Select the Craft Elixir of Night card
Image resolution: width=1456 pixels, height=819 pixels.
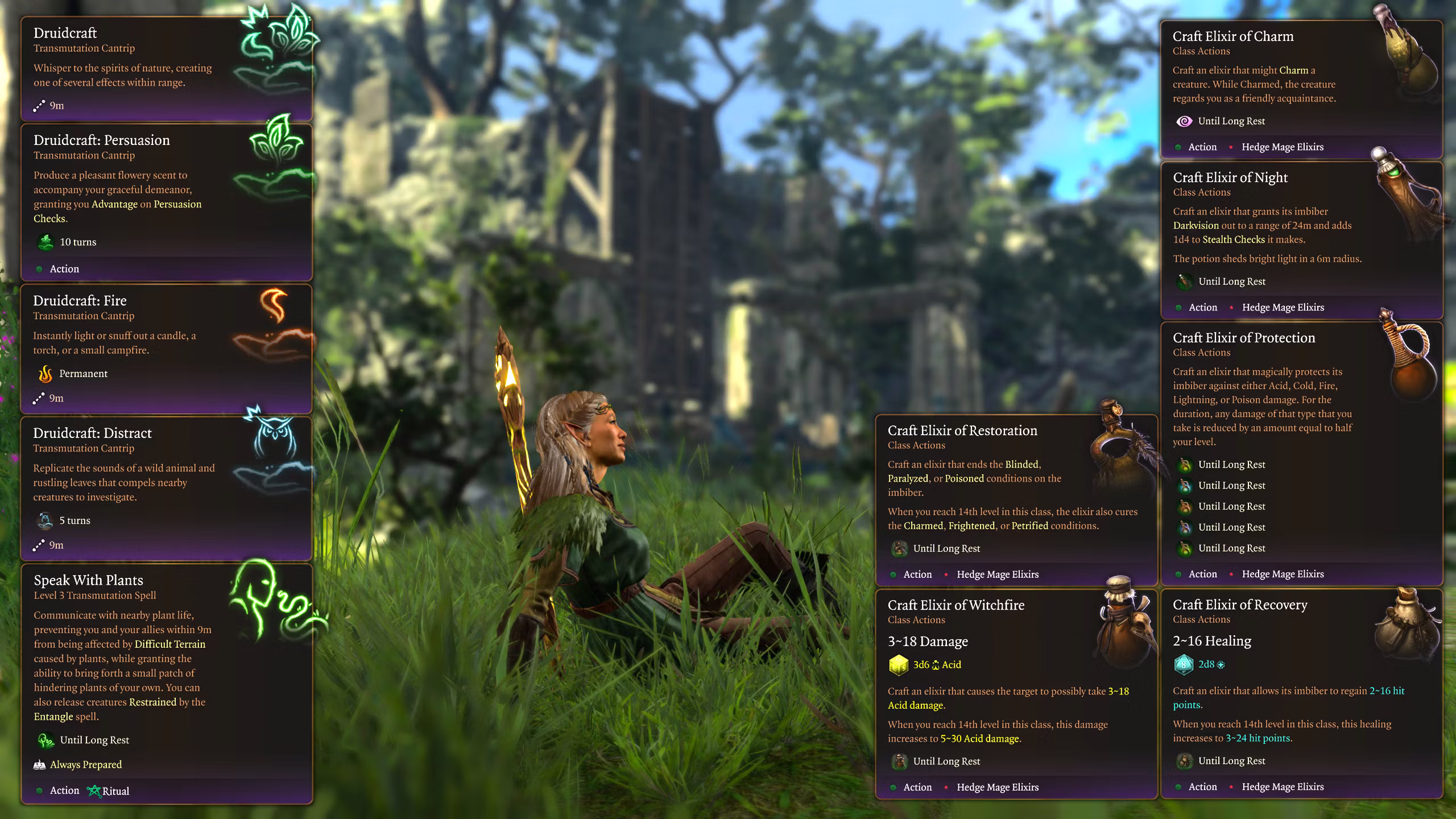coord(1301,240)
